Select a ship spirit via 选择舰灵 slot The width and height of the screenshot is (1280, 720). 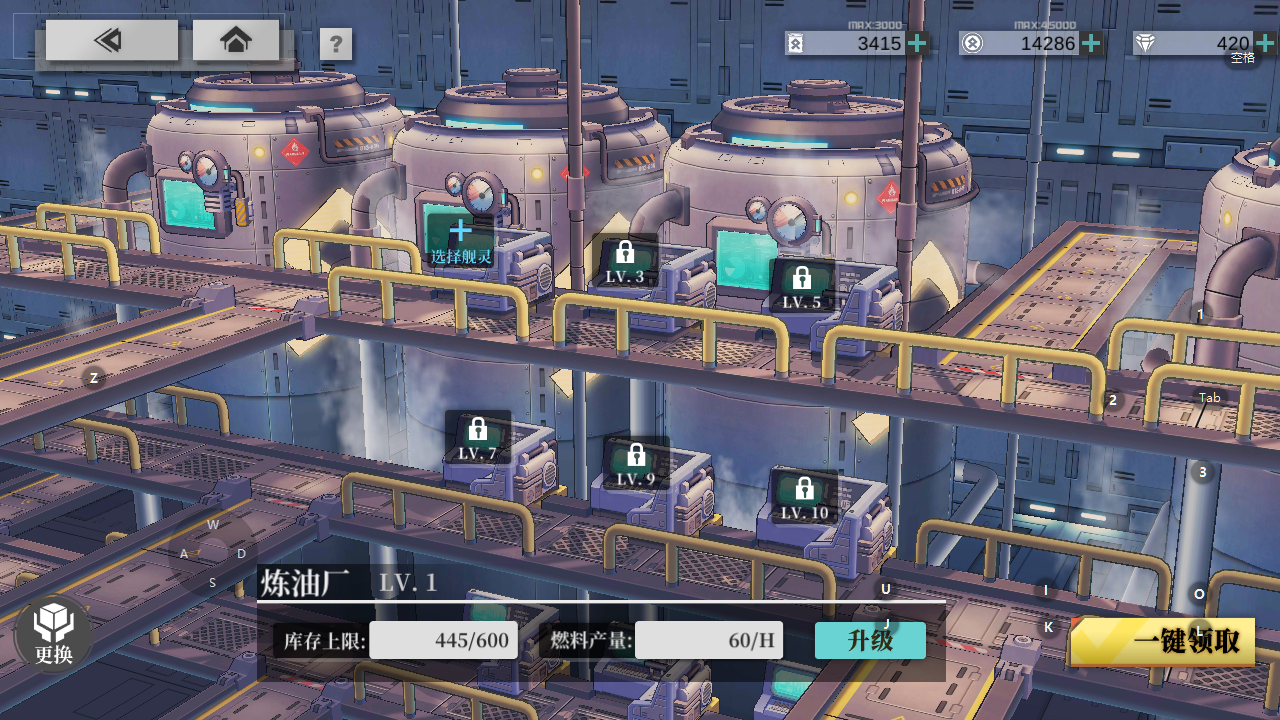(461, 240)
